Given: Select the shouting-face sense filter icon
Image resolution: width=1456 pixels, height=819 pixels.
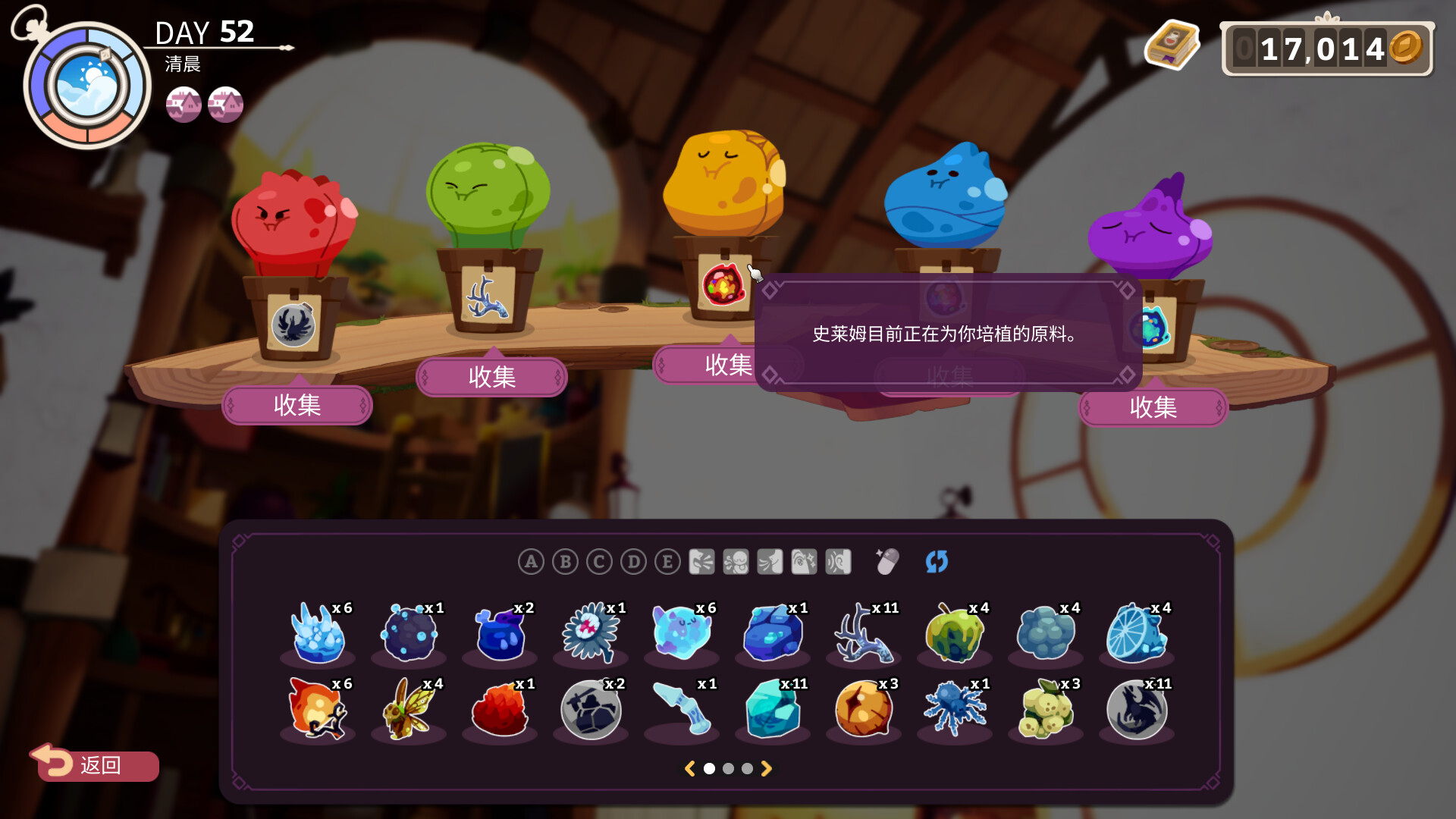Looking at the screenshot, I should (702, 562).
